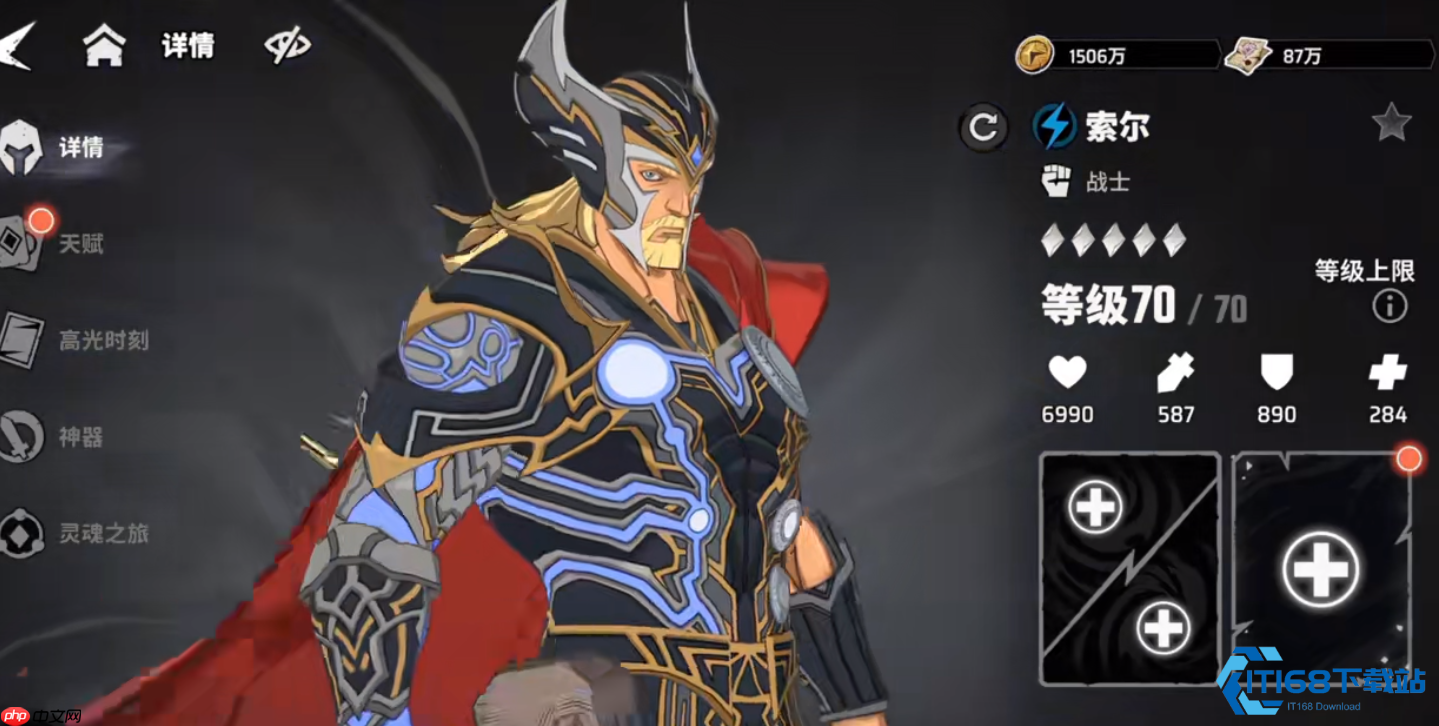
Task: Click the circular refresh arrow button
Action: coord(983,127)
